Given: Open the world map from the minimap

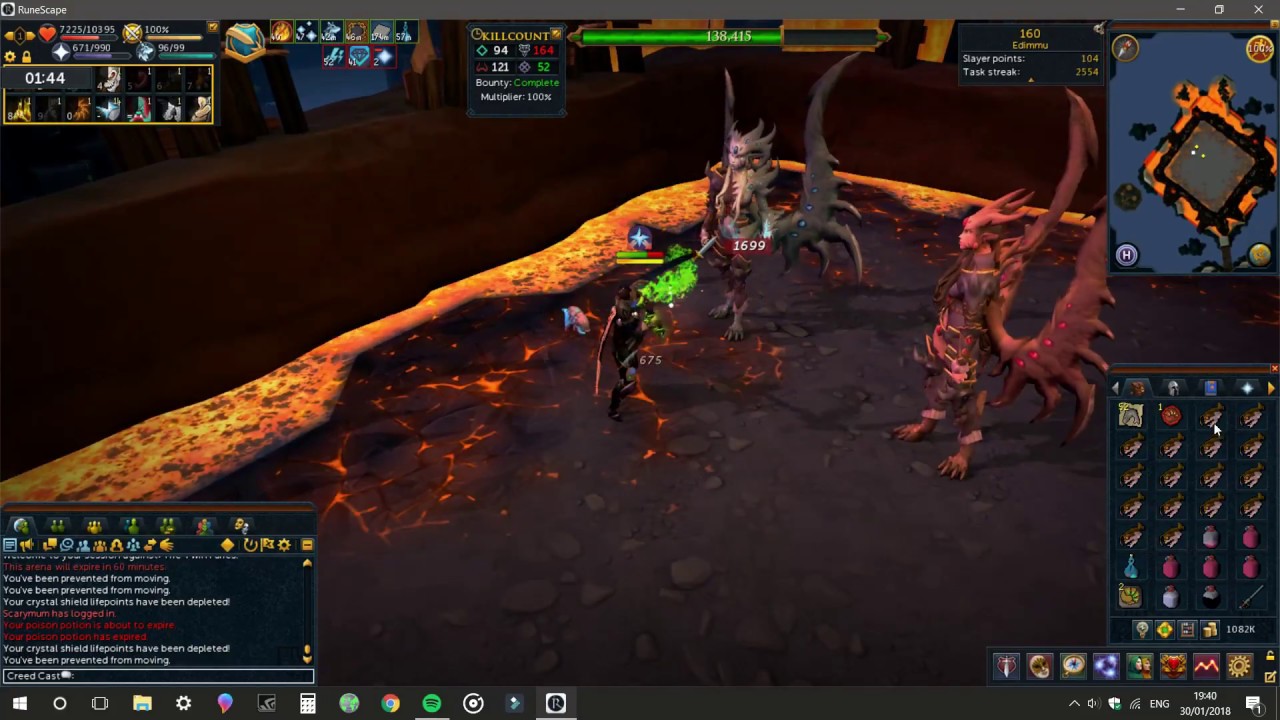Looking at the screenshot, I should point(1259,255).
